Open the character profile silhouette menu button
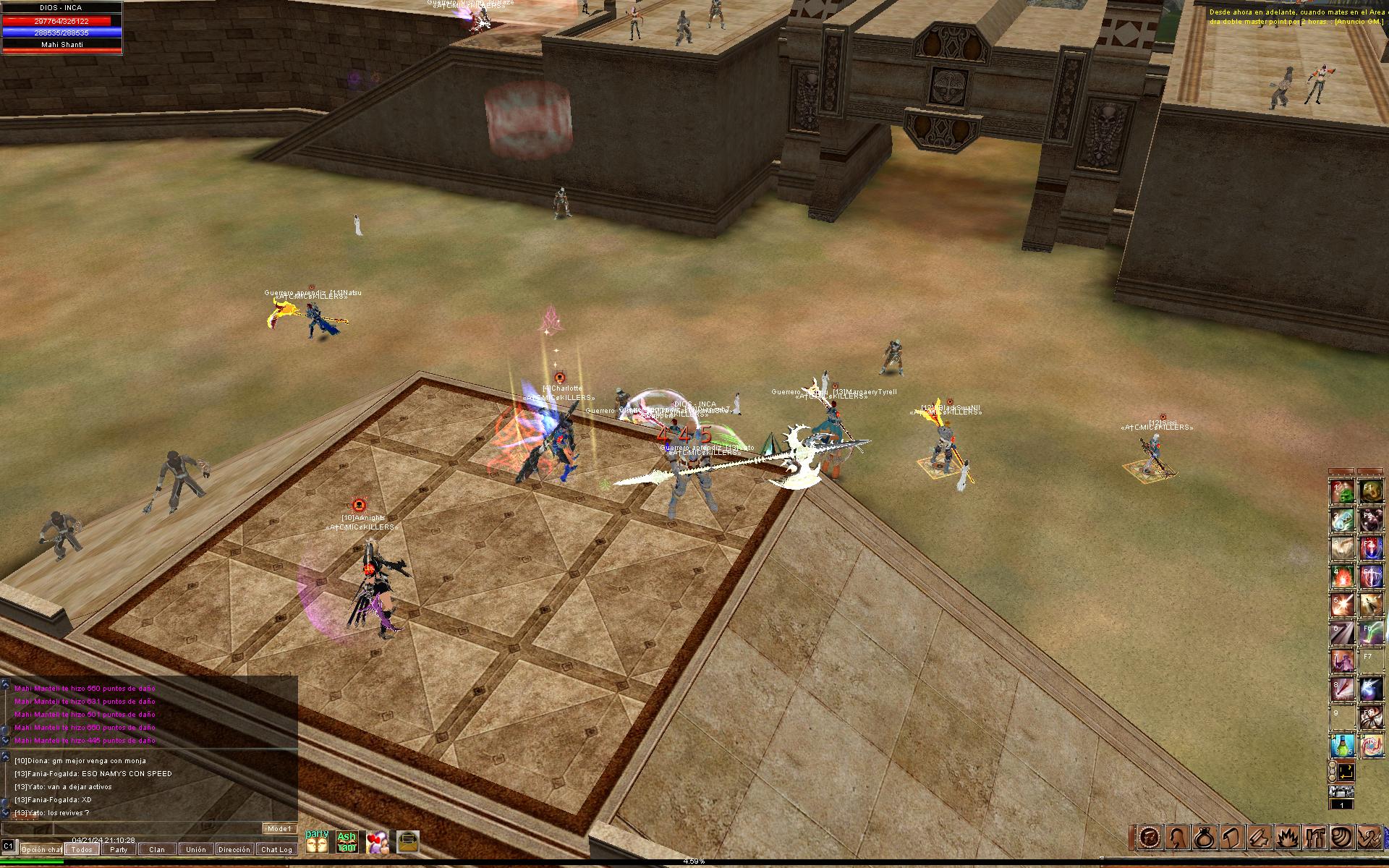This screenshot has width=1389, height=868. click(1177, 838)
